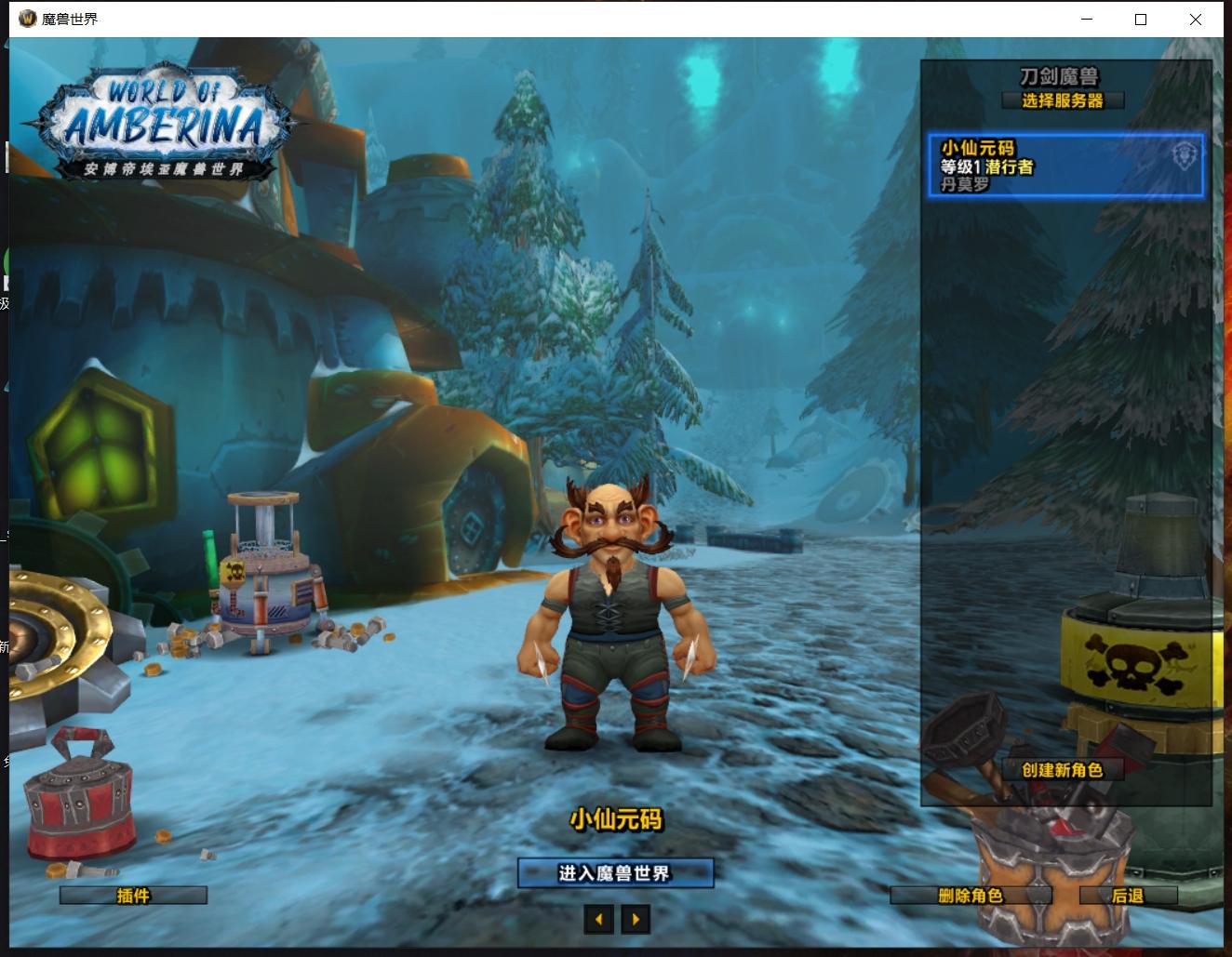1232x957 pixels.
Task: Click the 删除角色 delete character button
Action: (971, 896)
